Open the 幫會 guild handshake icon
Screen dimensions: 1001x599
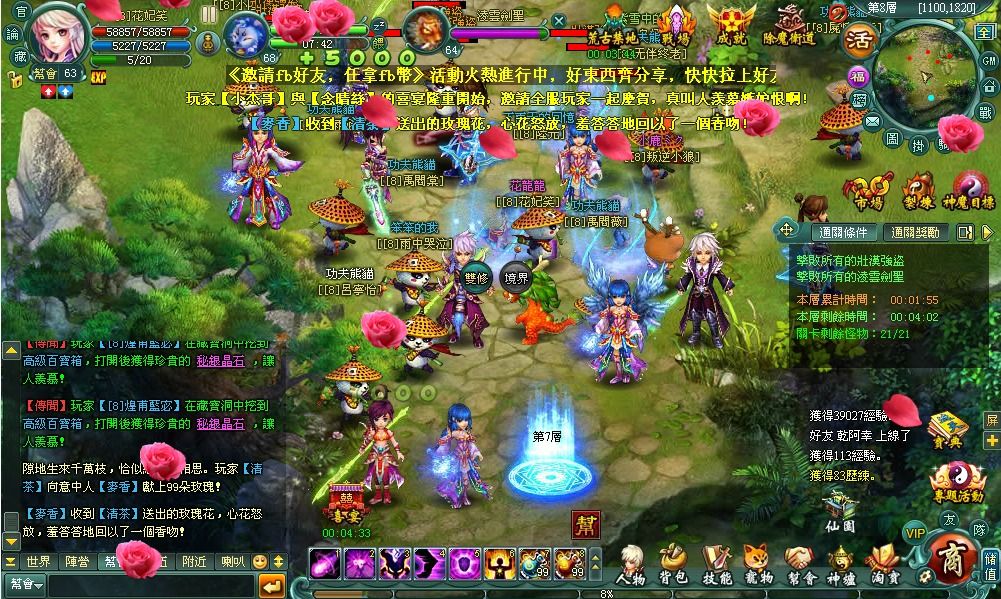[x=801, y=564]
